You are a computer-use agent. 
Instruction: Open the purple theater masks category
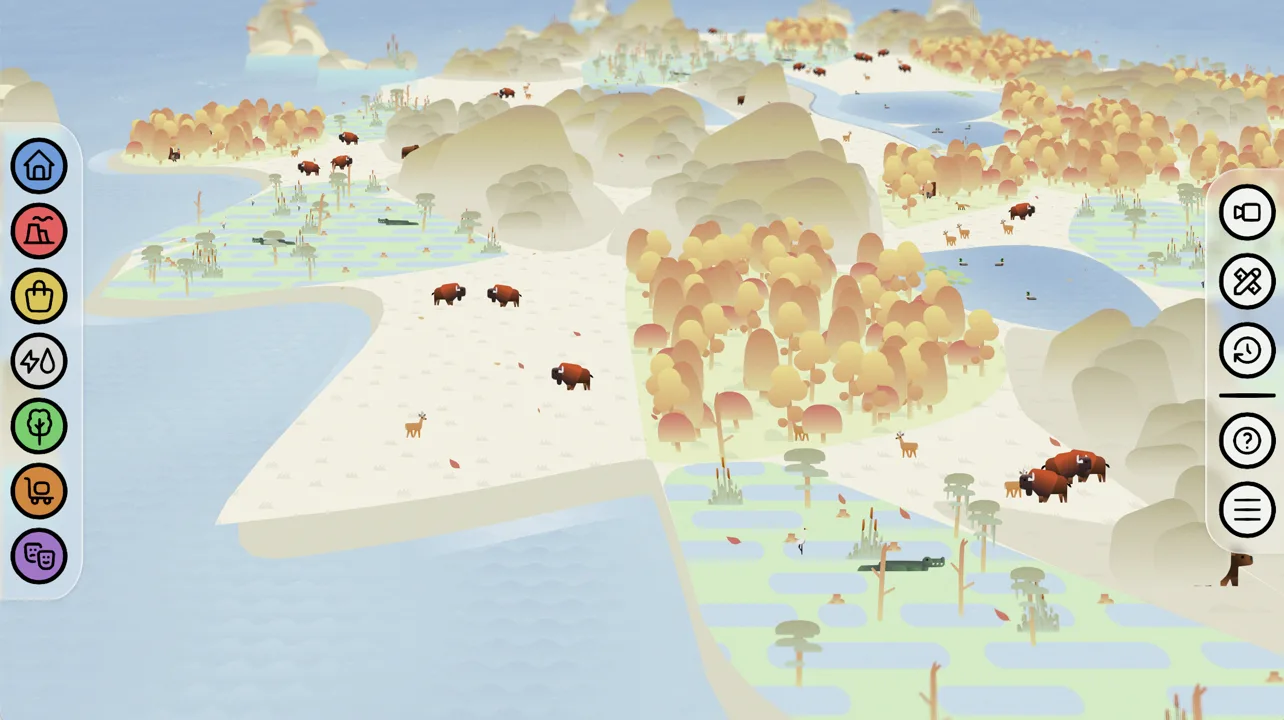click(x=38, y=556)
